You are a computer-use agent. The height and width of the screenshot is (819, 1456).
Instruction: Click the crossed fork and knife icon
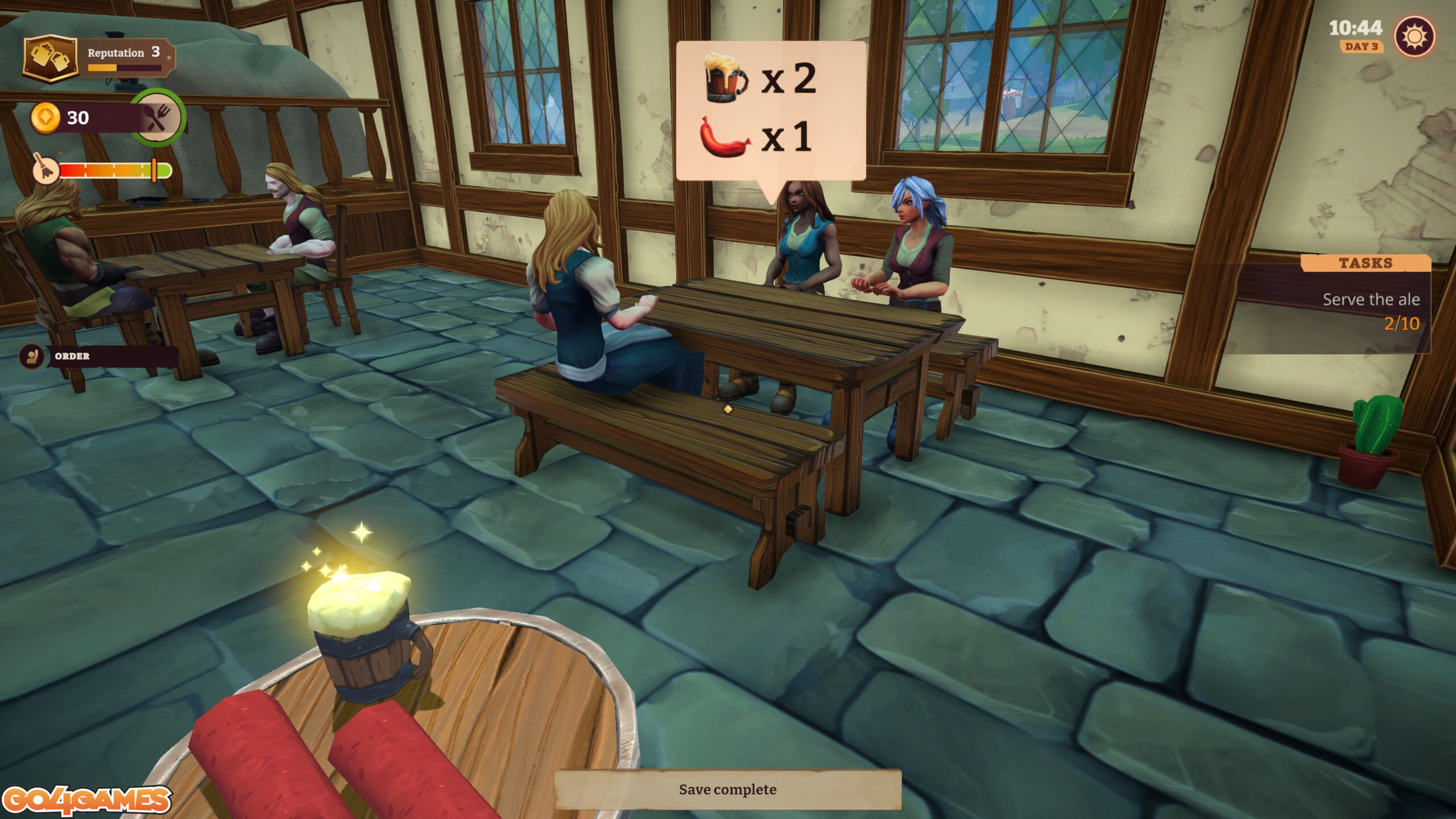158,118
